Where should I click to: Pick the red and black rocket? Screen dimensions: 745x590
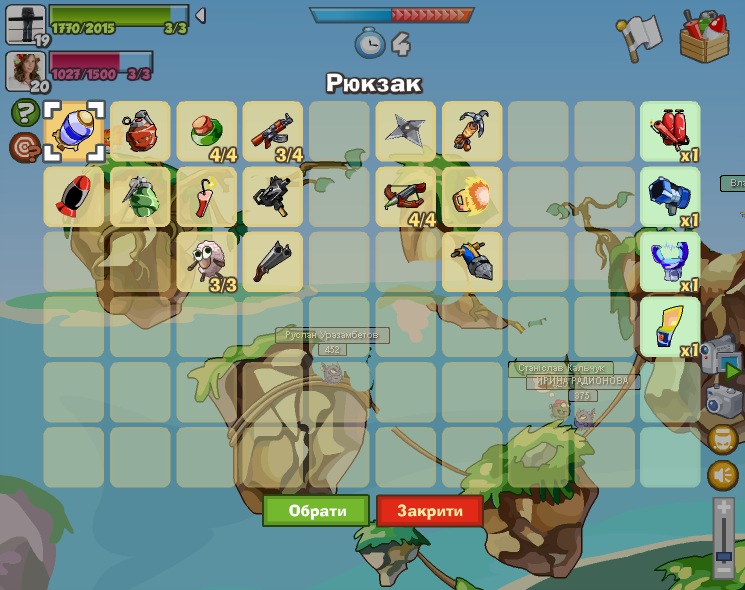74,197
